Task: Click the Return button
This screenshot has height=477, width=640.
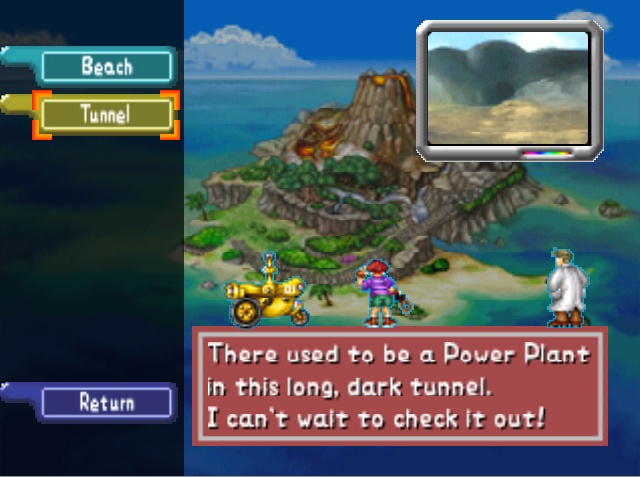Action: pos(107,403)
